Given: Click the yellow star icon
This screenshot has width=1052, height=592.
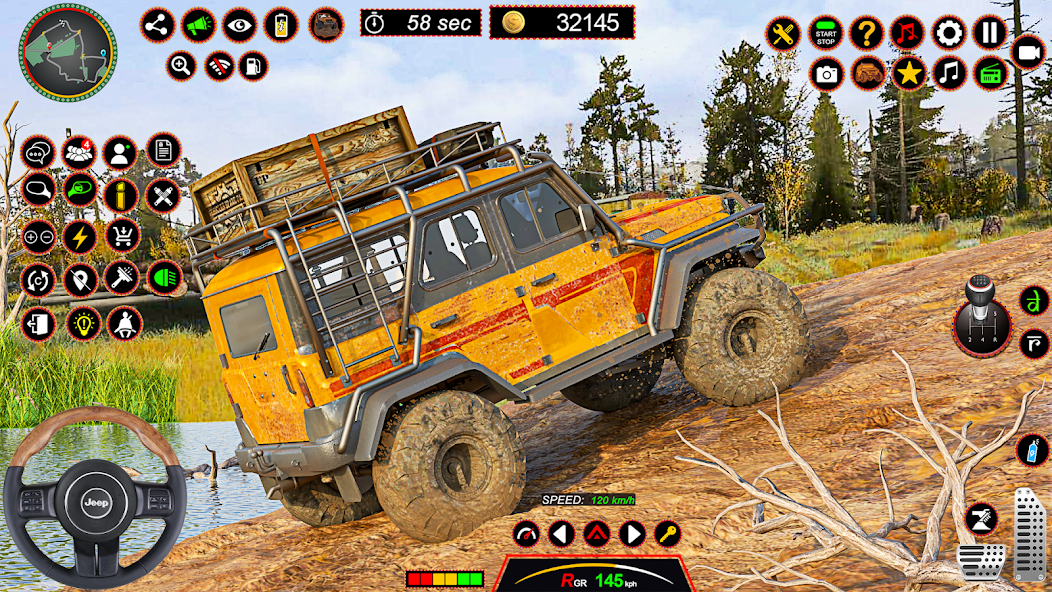Looking at the screenshot, I should (x=908, y=73).
